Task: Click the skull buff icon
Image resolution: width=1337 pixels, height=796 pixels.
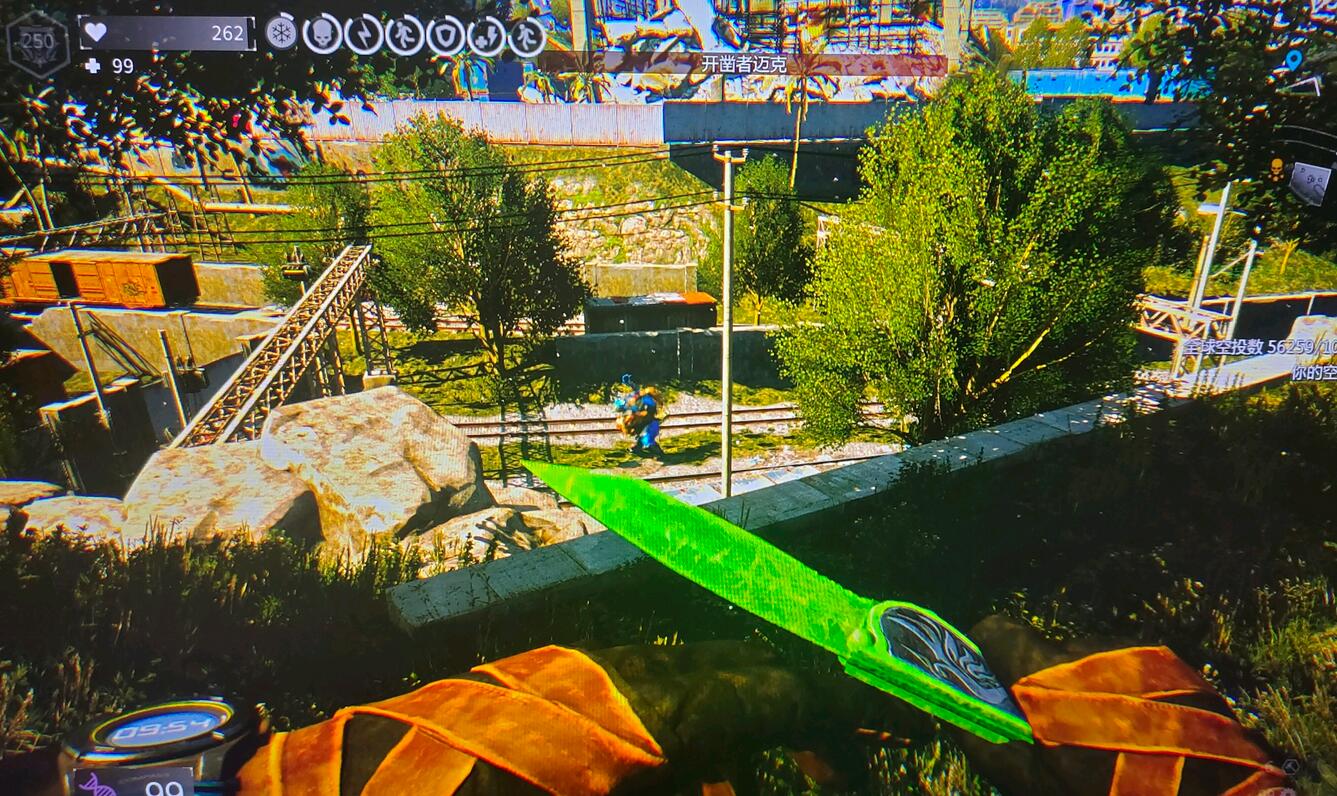Action: point(322,35)
